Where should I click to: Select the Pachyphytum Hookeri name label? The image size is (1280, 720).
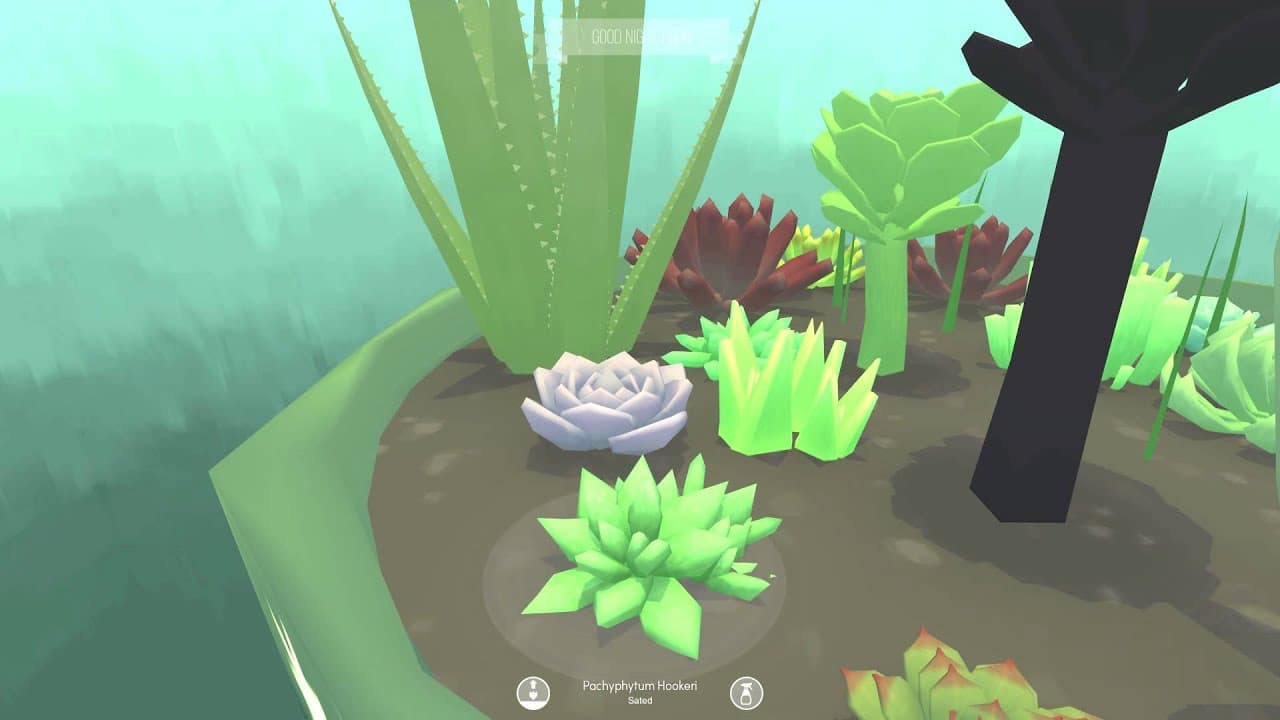coord(640,687)
